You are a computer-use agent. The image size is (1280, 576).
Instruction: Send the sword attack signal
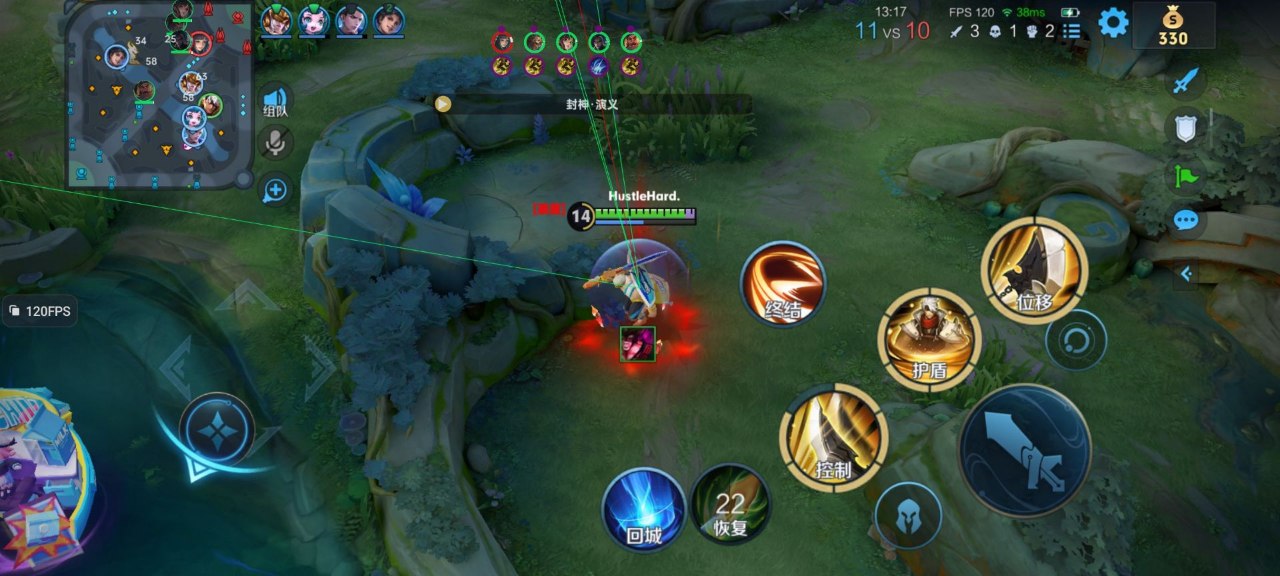pos(1186,82)
